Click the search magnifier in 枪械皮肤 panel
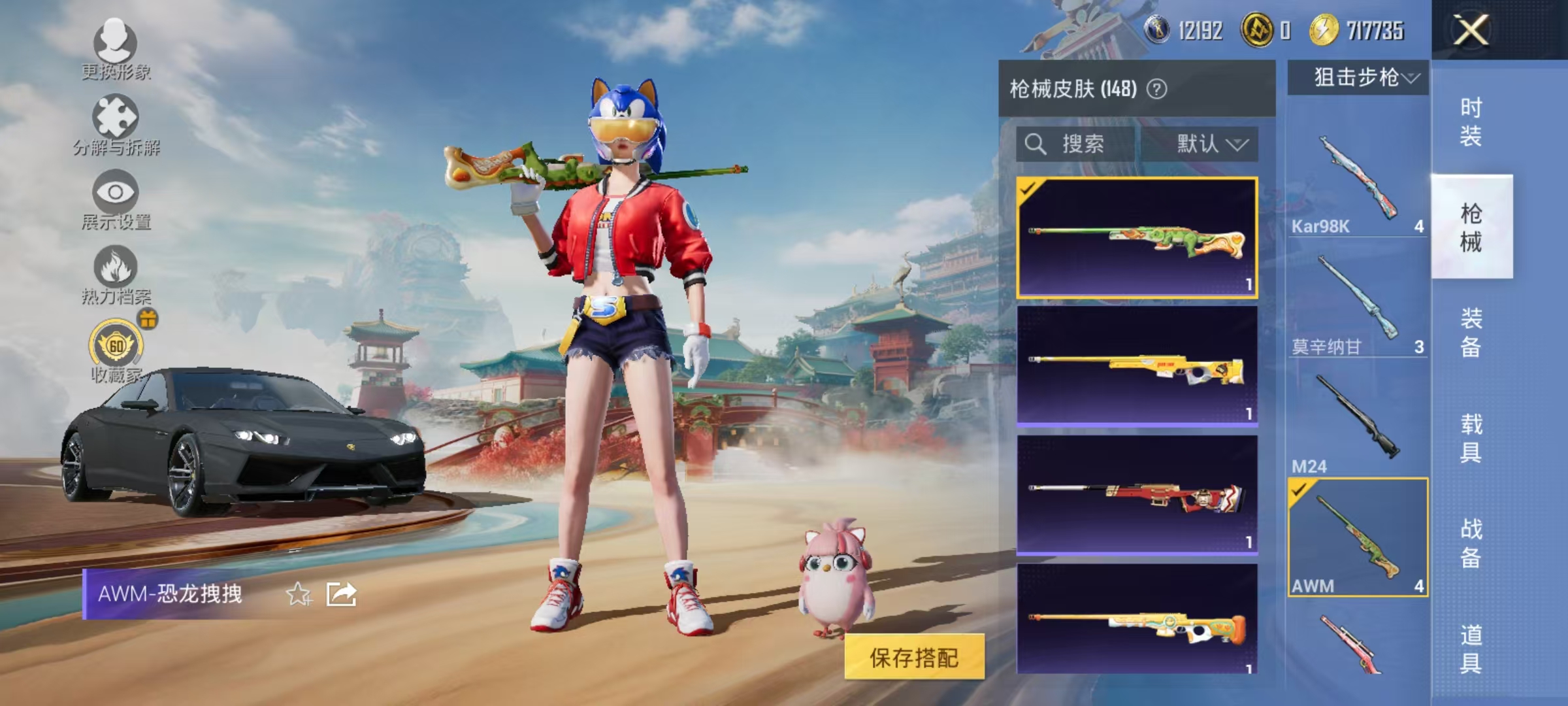Screen dimensions: 1568x706 [x=1037, y=144]
